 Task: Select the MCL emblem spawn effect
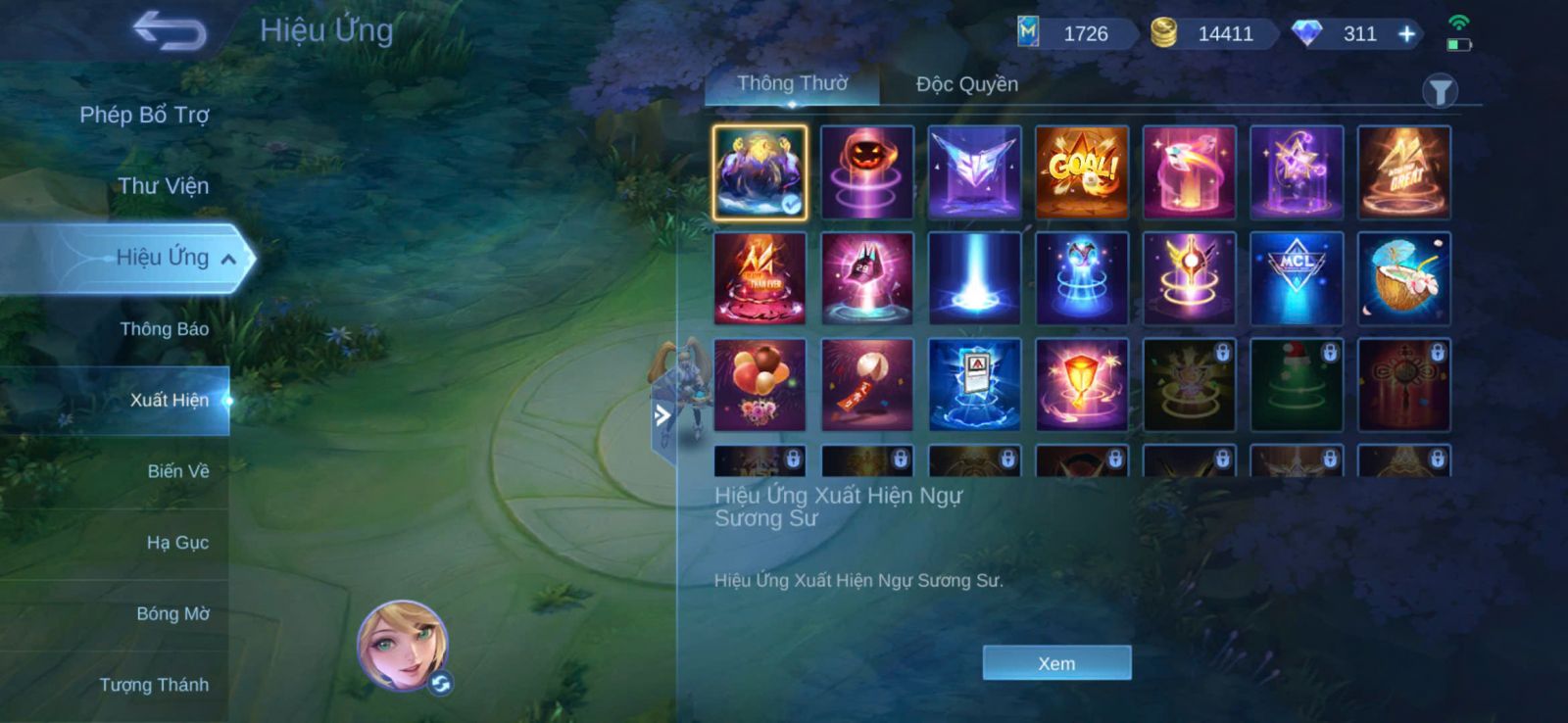click(1297, 279)
